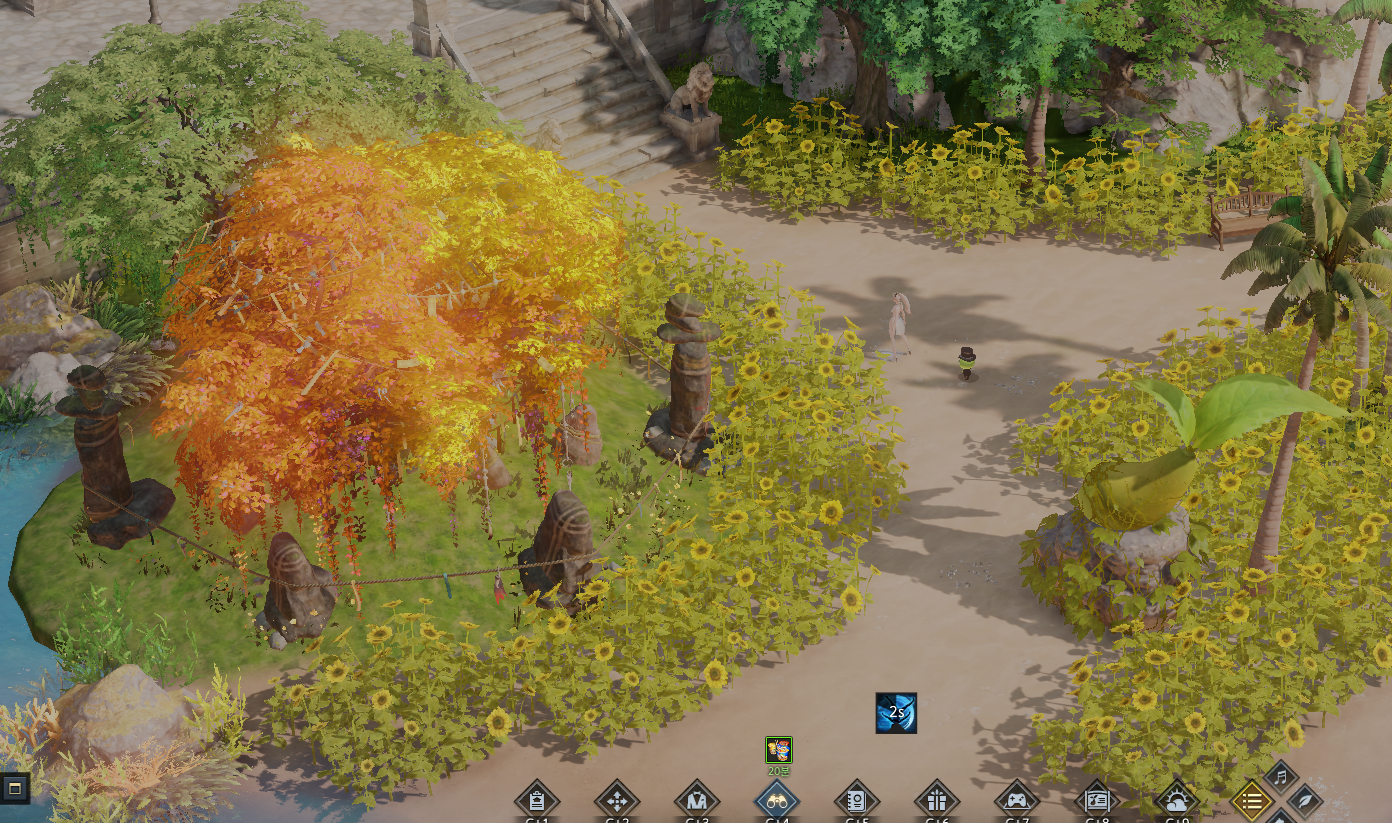
Task: Toggle the golden list menu button
Action: (1252, 801)
